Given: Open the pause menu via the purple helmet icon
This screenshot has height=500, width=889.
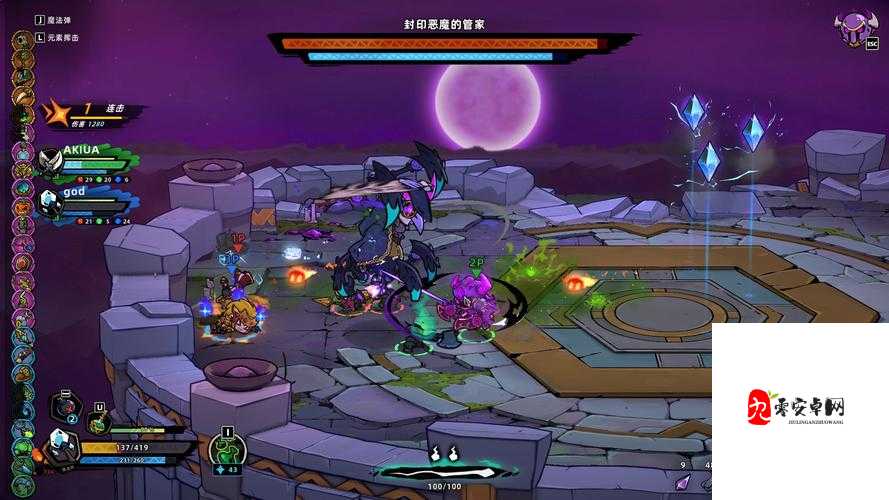Looking at the screenshot, I should (854, 29).
